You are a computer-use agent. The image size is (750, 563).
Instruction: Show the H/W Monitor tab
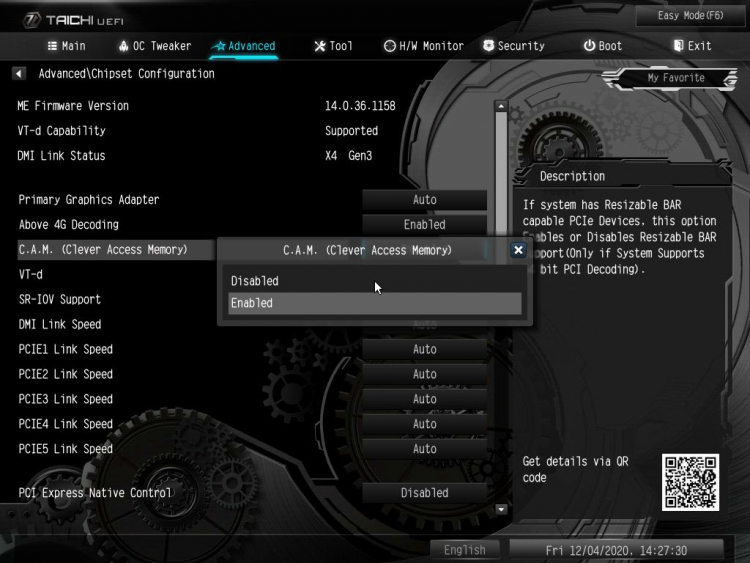tap(424, 46)
